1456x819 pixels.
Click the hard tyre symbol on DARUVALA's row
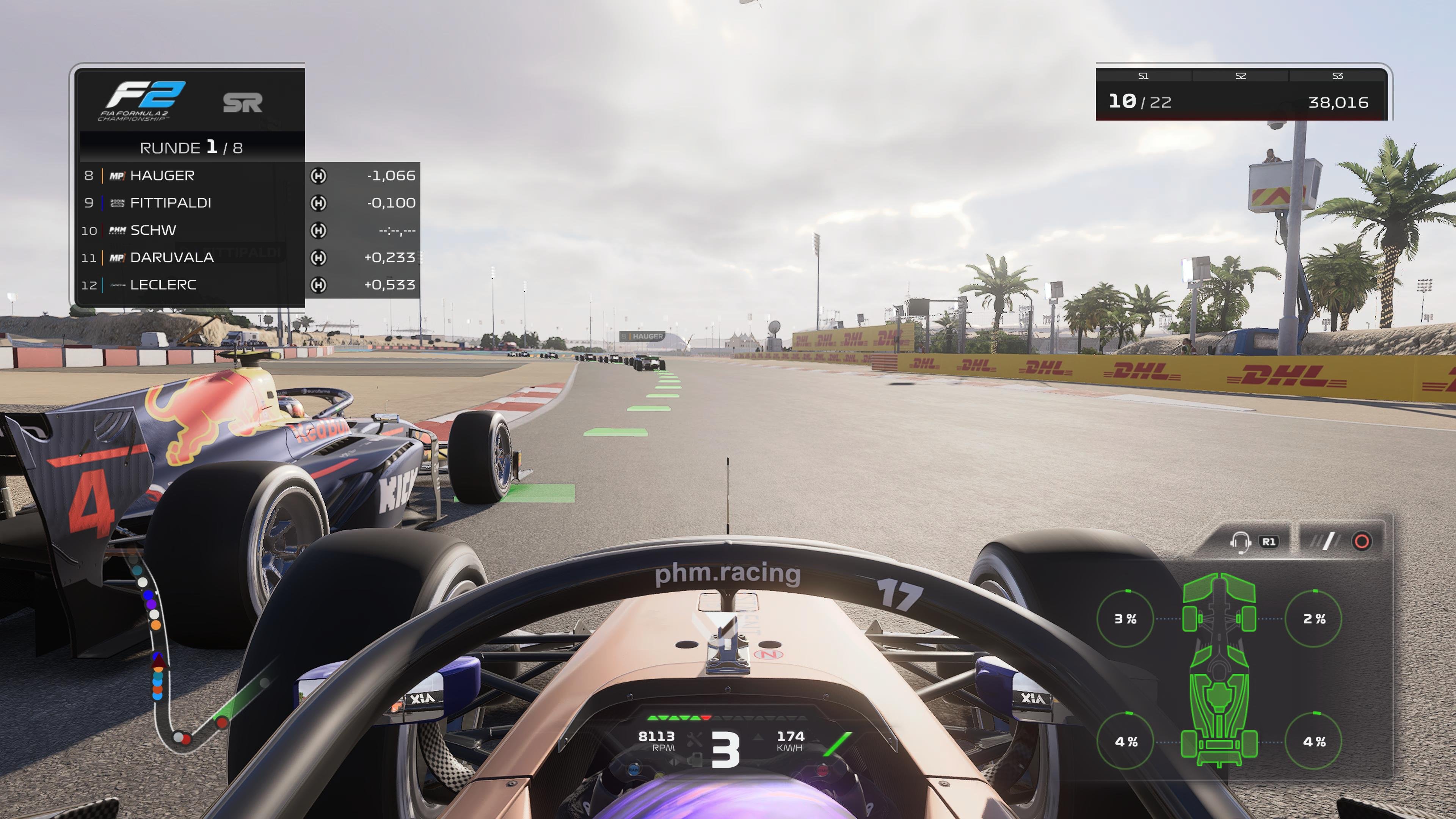318,257
